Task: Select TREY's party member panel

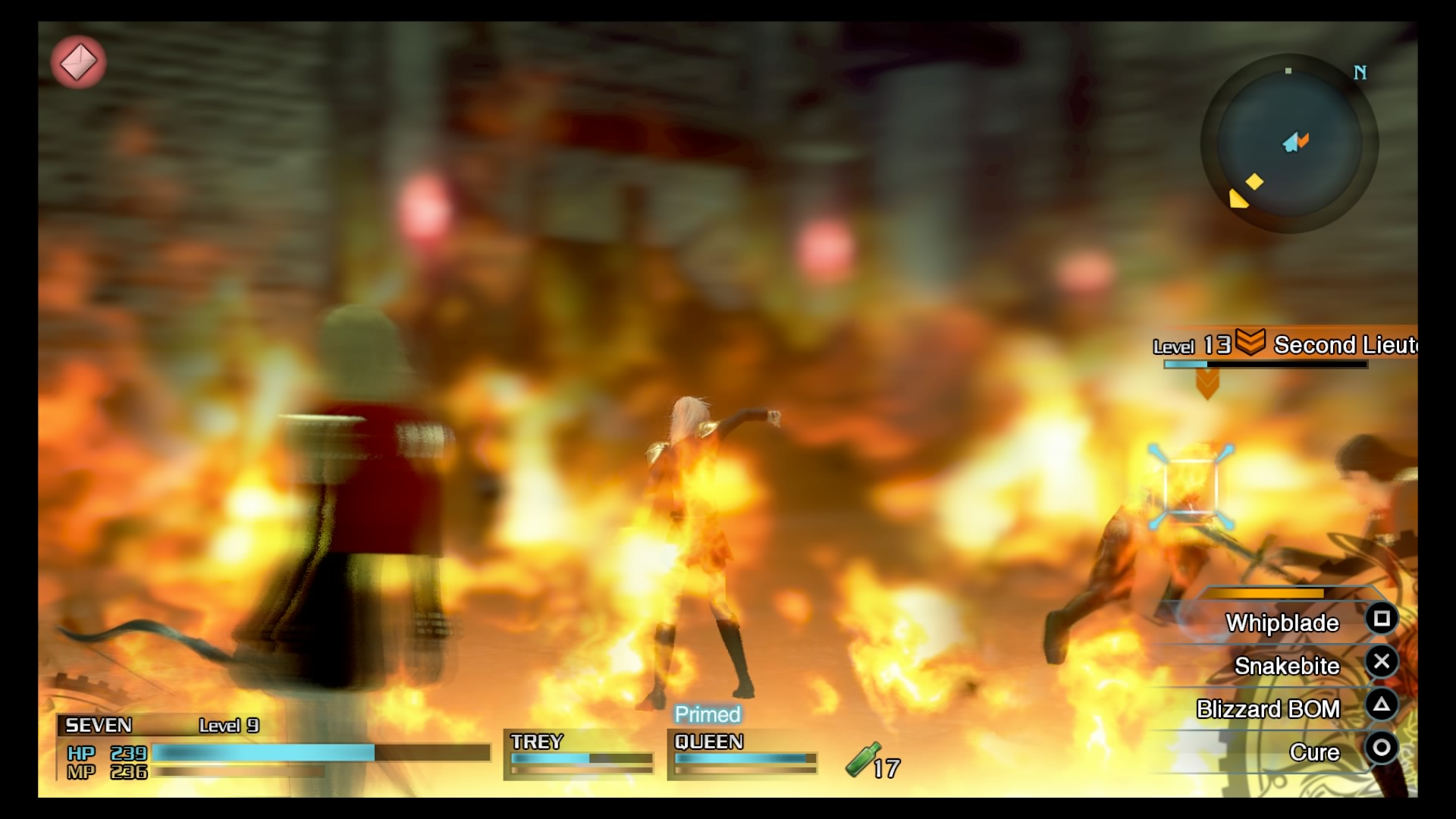Action: (579, 755)
